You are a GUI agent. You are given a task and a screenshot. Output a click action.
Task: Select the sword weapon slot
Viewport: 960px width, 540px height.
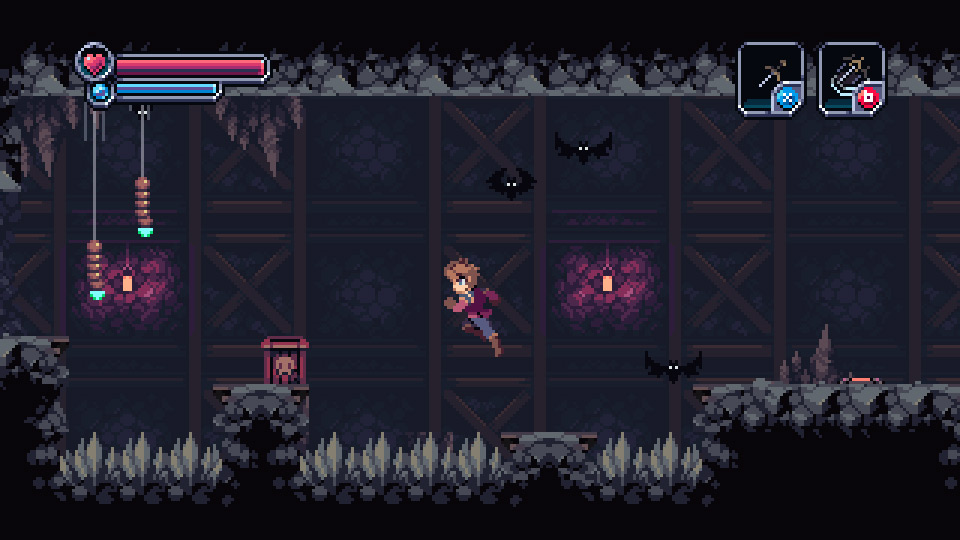pos(770,76)
